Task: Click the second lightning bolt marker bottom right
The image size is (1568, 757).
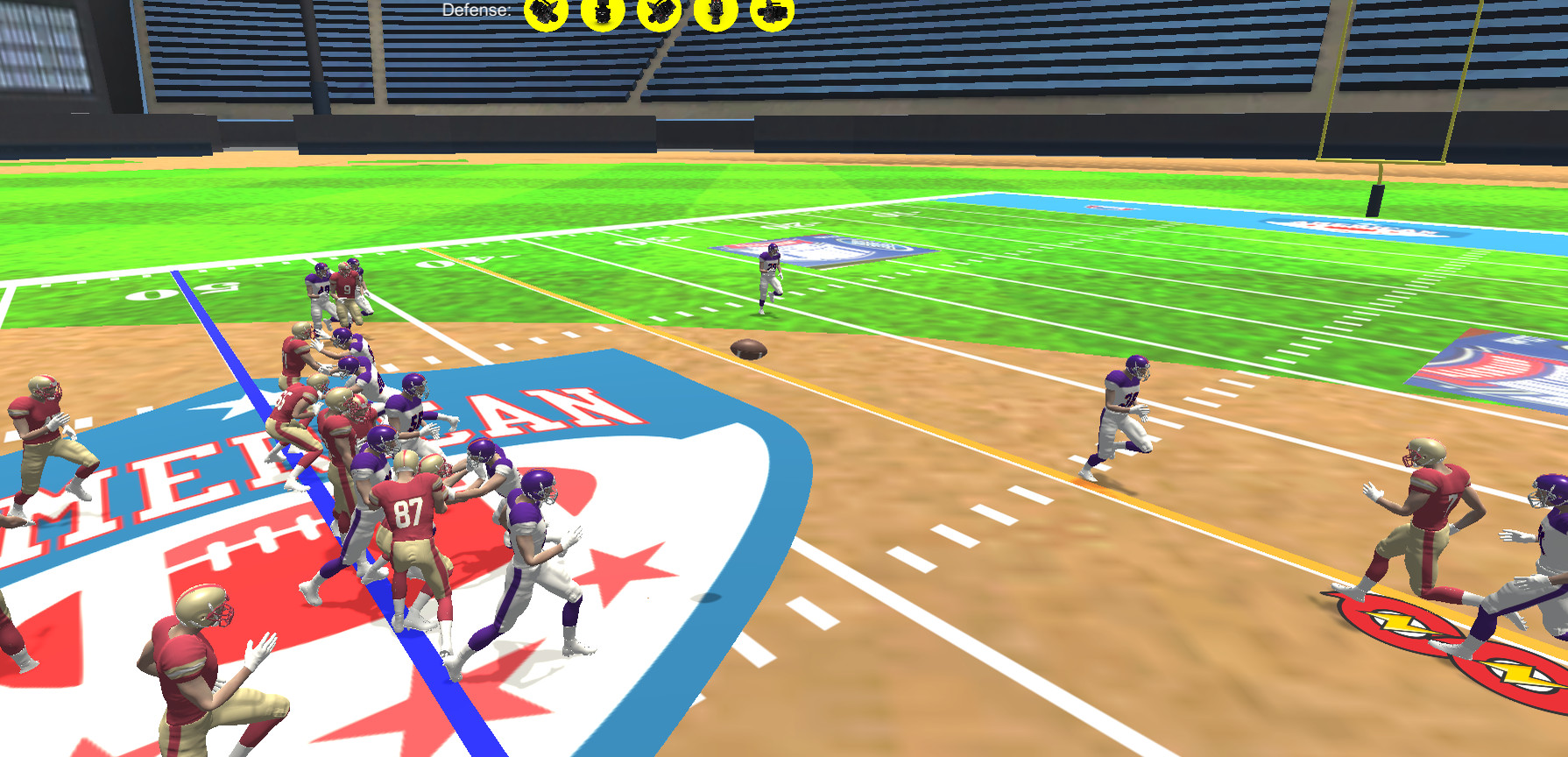Action: pyautogui.click(x=1515, y=675)
